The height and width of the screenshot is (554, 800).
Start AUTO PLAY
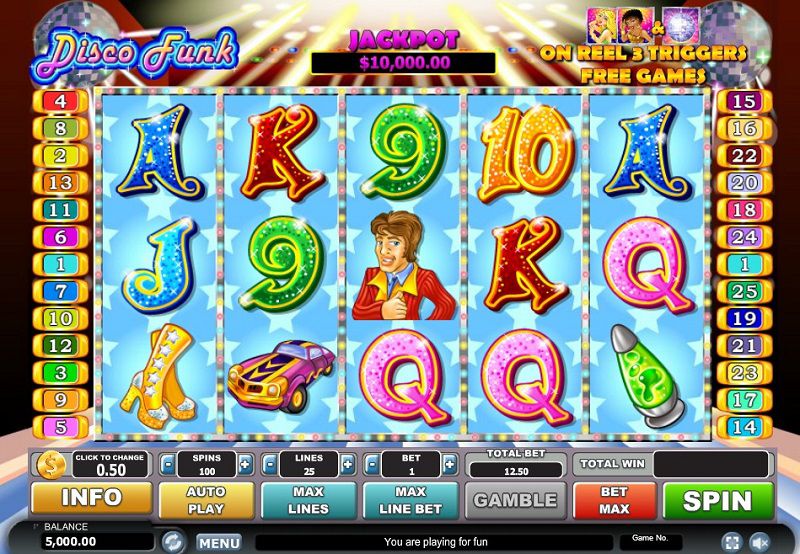[206, 500]
